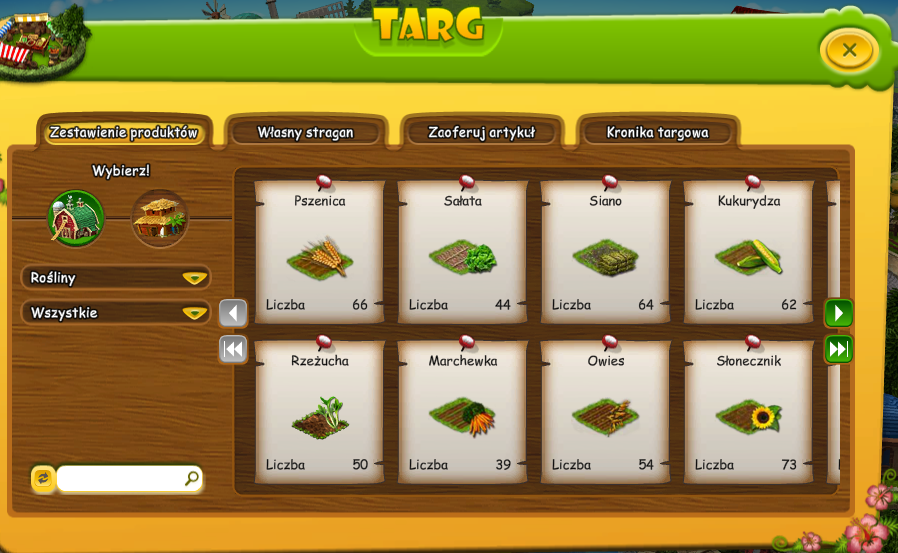
Task: Choose the wooden hut farm icon
Action: pos(160,218)
